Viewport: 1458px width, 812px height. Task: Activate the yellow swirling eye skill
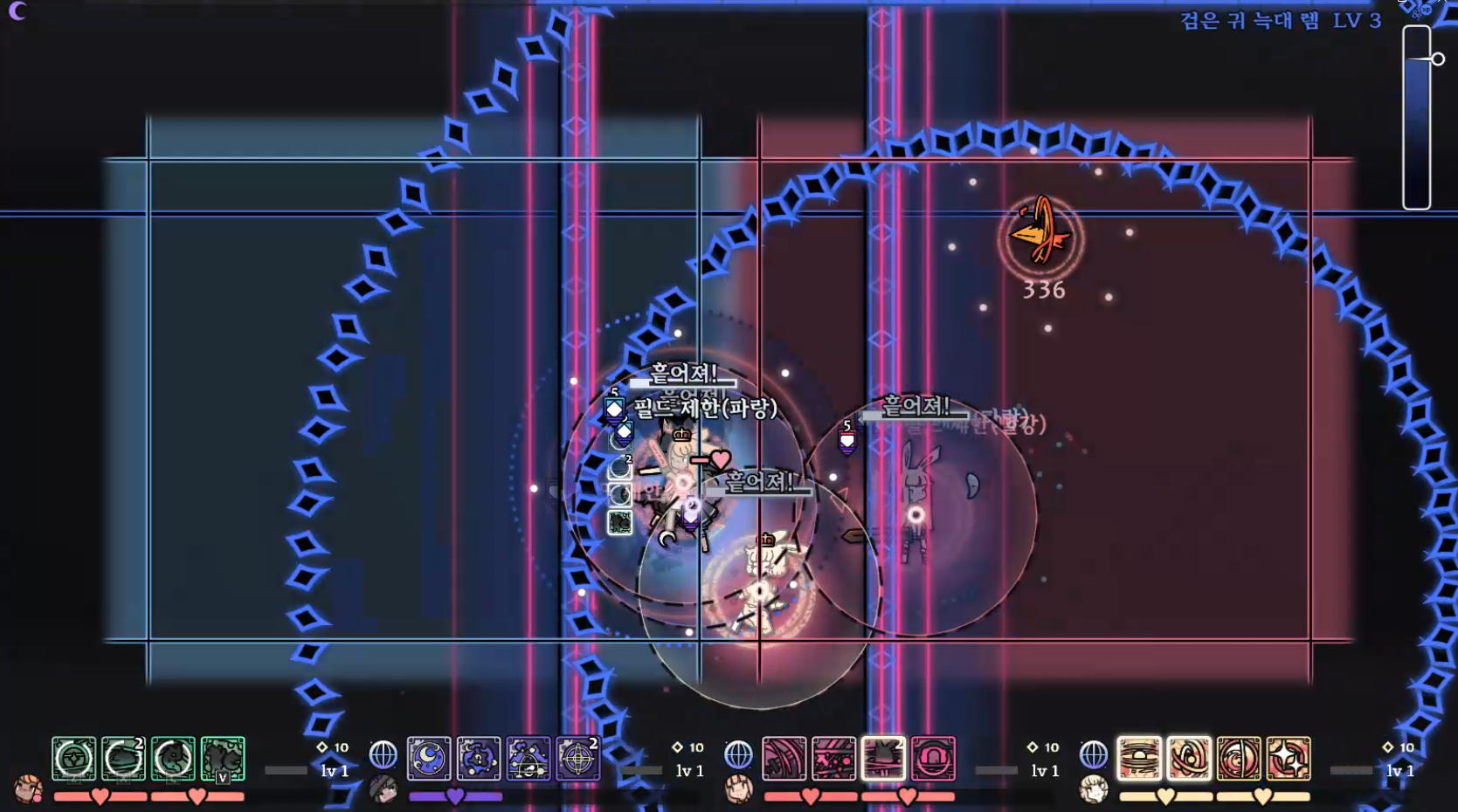(x=1189, y=759)
